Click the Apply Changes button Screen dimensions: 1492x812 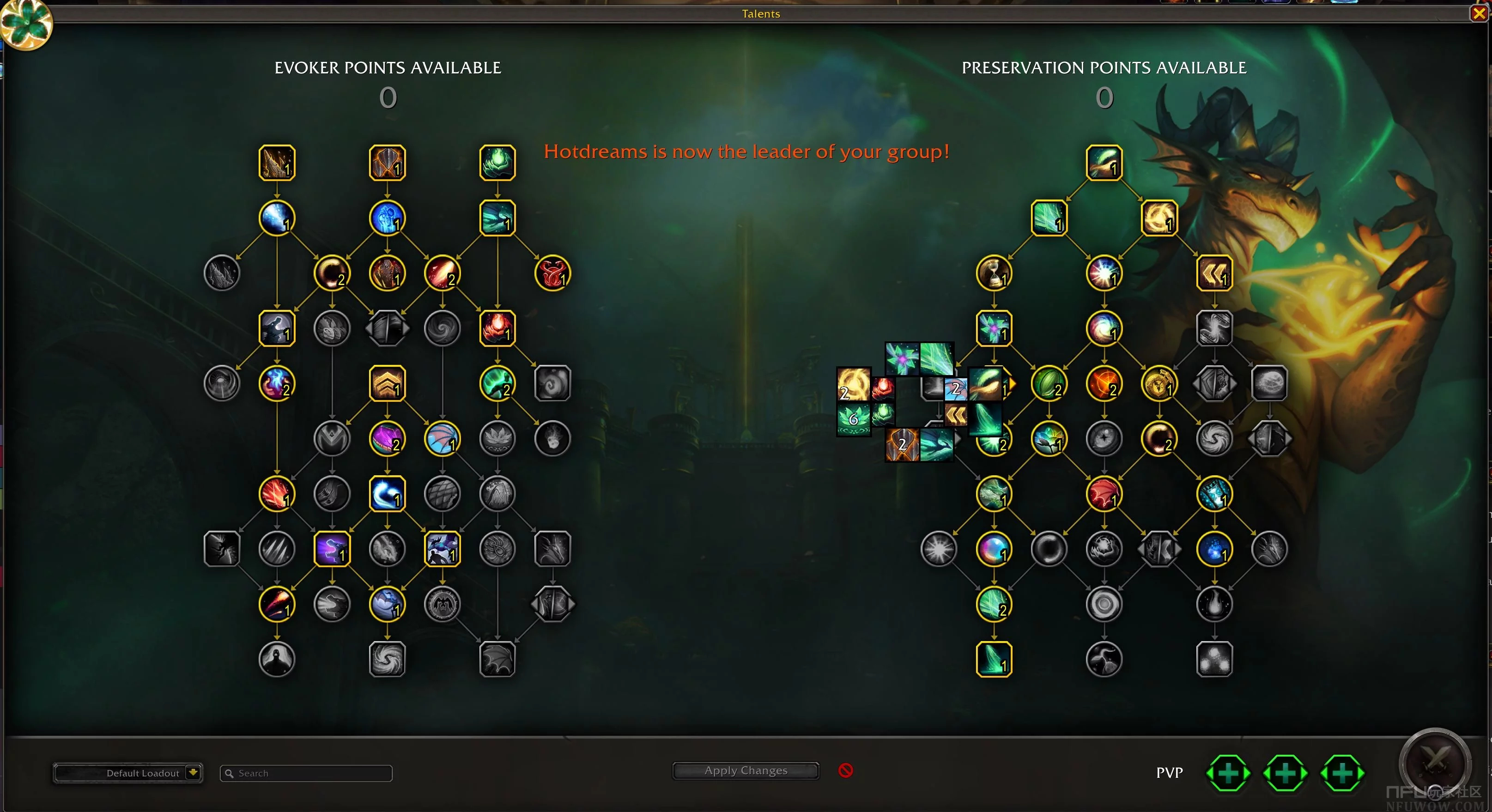(746, 771)
